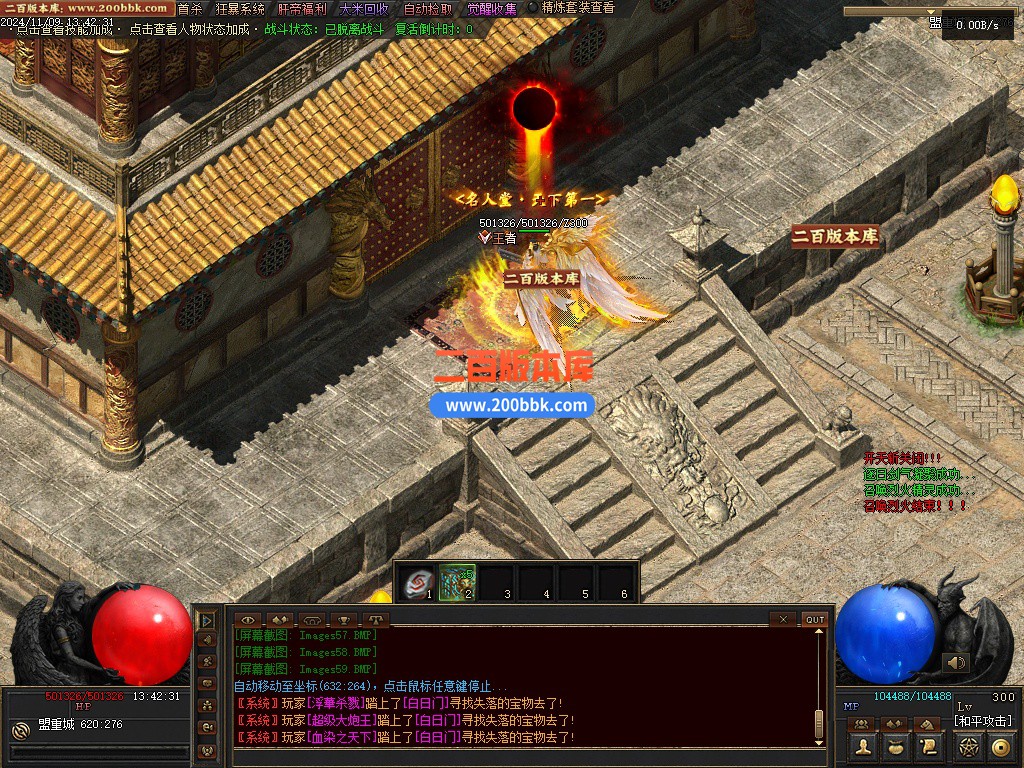Use the green scroll item in slot 2
The height and width of the screenshot is (768, 1024).
458,582
